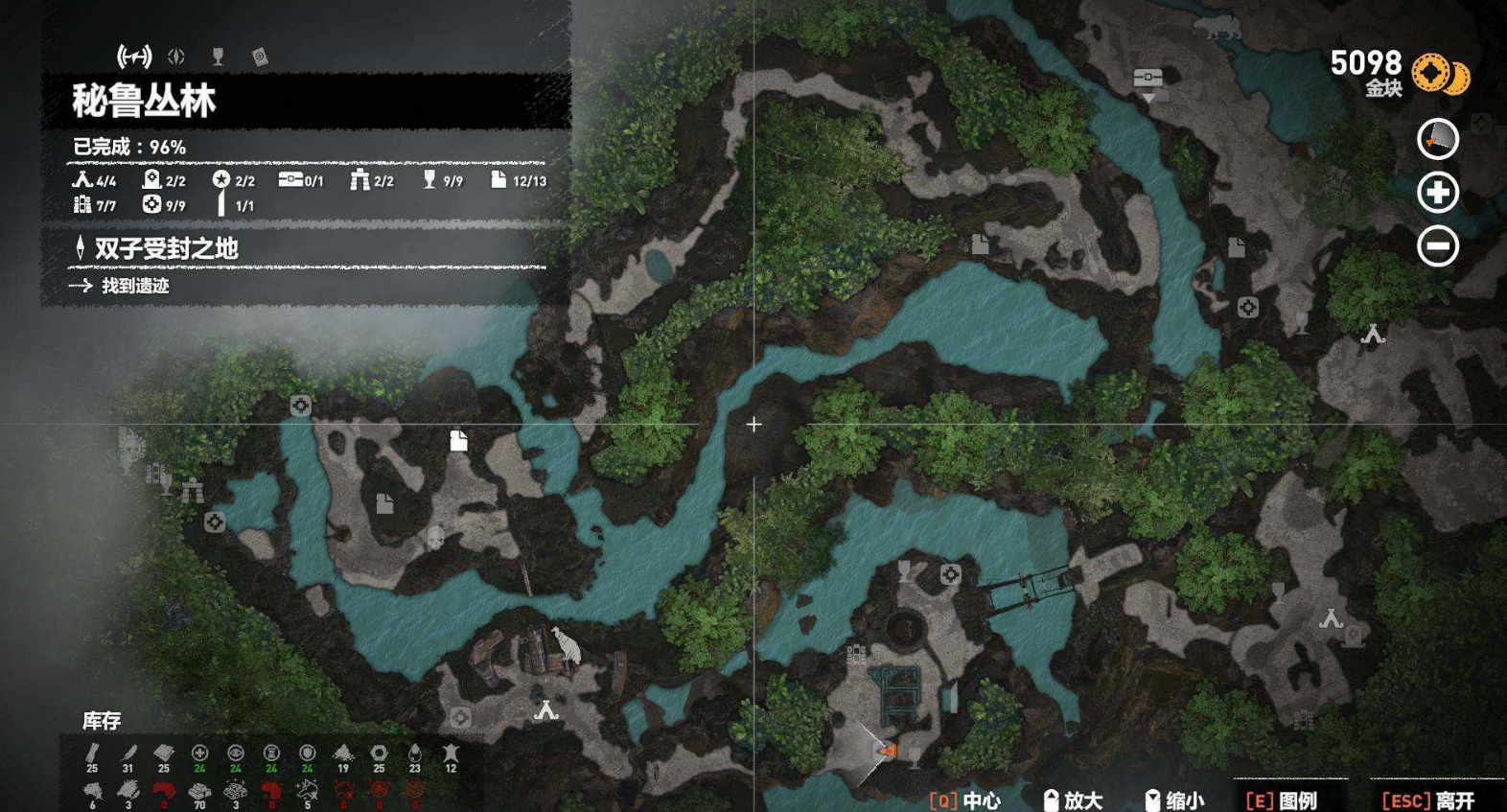Select the orange player arrow marker
Image resolution: width=1507 pixels, height=812 pixels.
coord(888,751)
